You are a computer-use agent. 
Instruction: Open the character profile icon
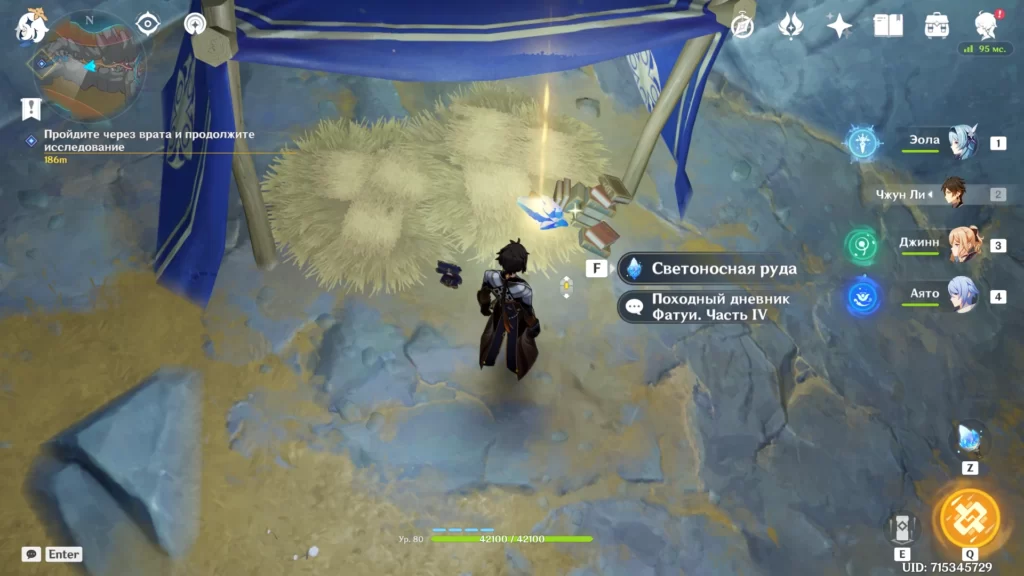tap(987, 26)
